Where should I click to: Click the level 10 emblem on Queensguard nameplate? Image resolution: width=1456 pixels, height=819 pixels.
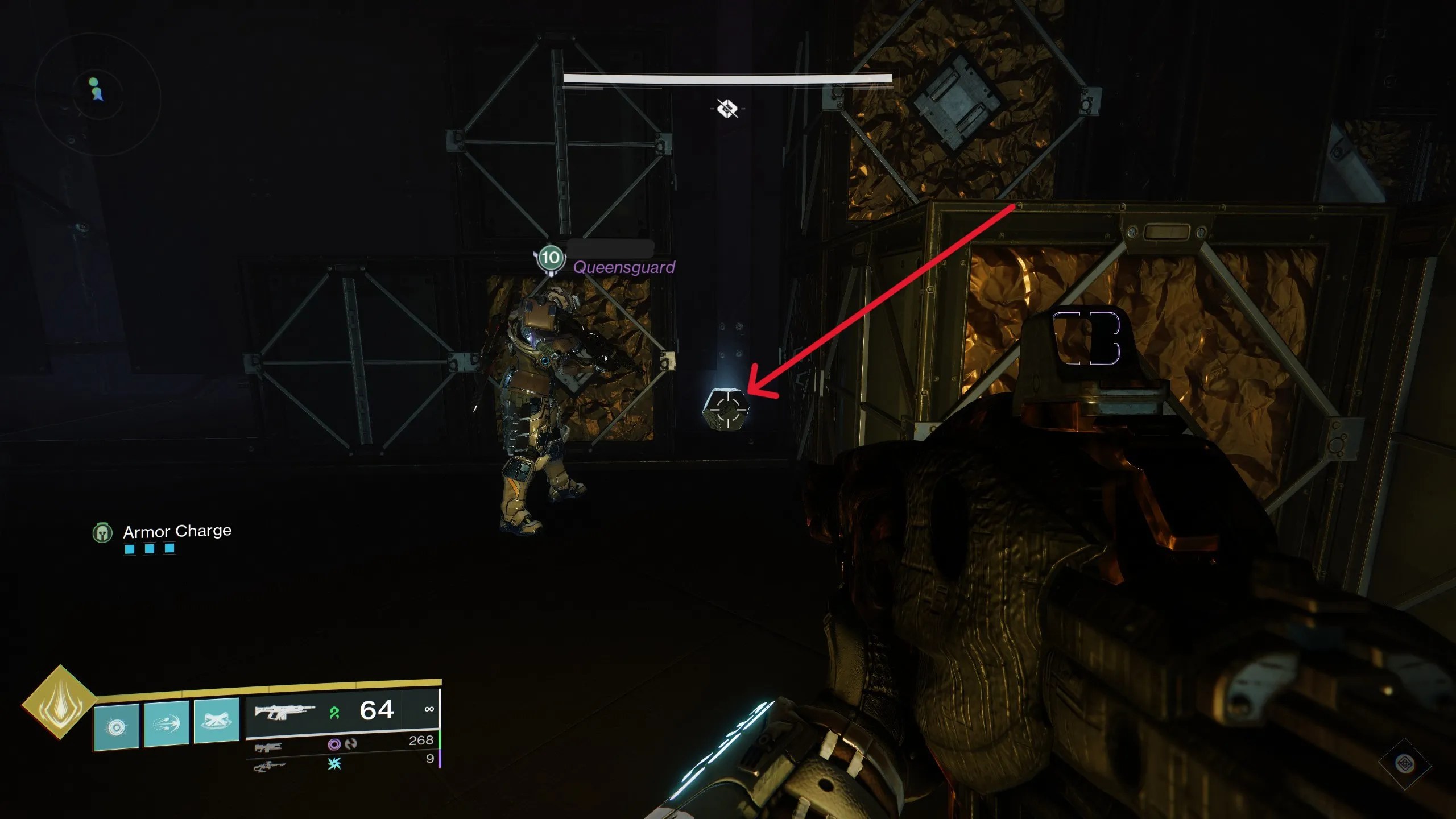[549, 258]
